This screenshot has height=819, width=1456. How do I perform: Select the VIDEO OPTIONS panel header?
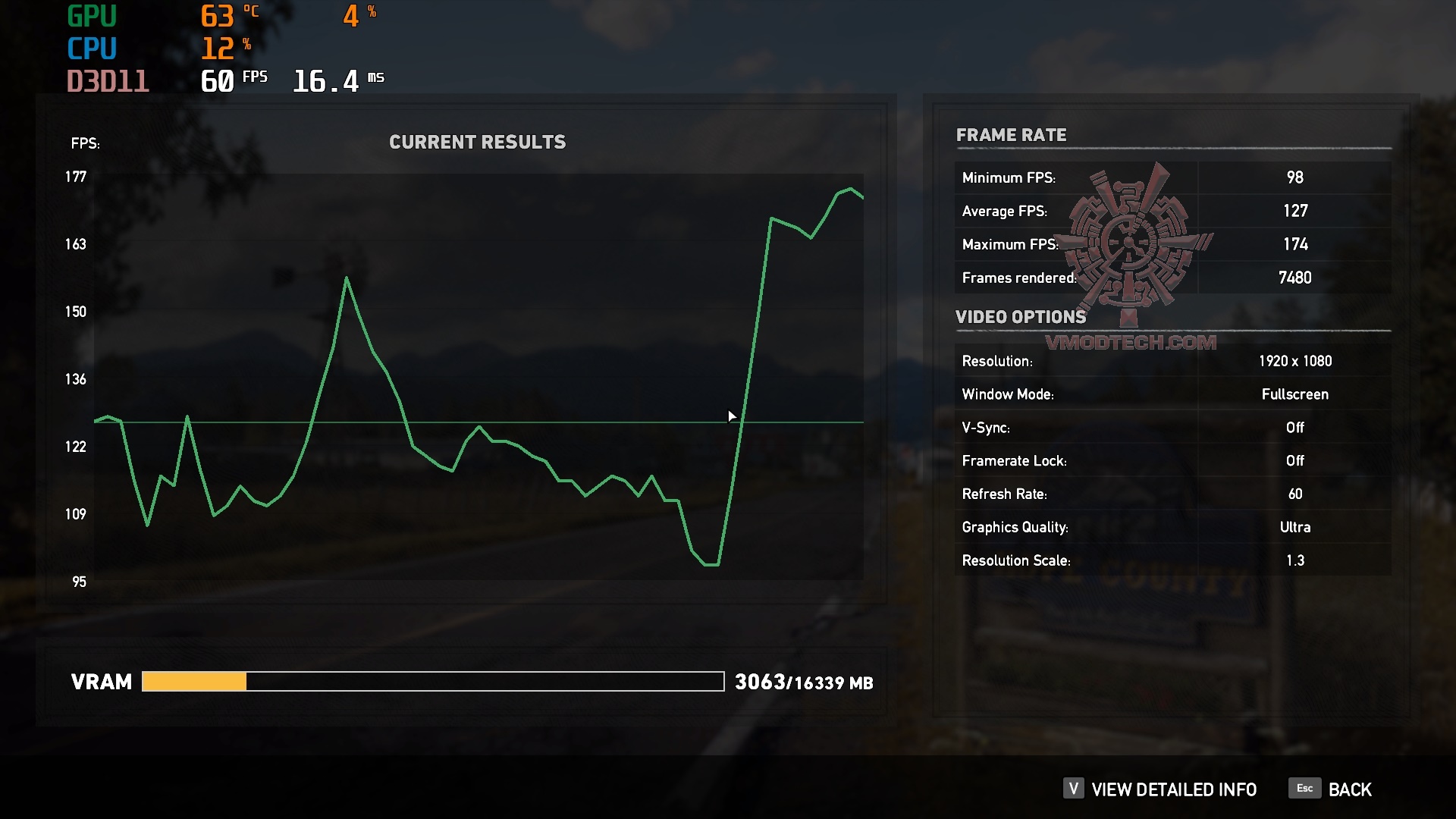click(1021, 317)
